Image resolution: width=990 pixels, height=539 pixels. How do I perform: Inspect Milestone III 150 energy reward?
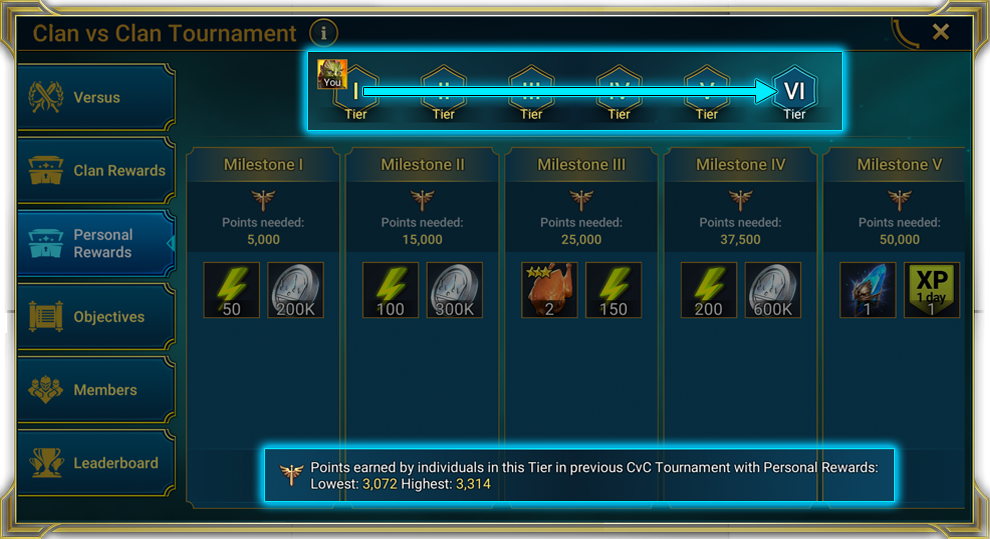(613, 290)
